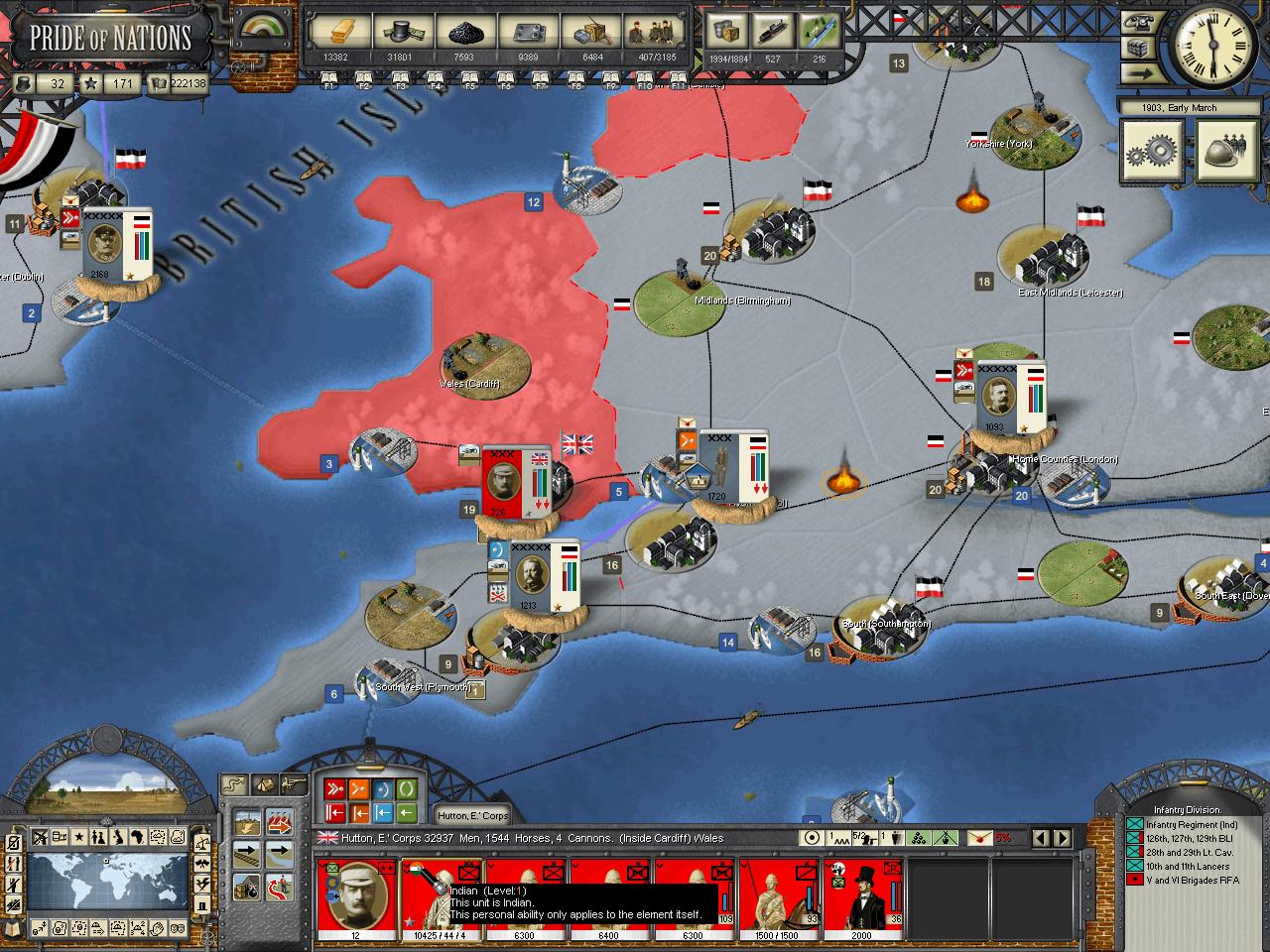Show previous units with left arrow
This screenshot has width=1270, height=952.
point(1041,838)
